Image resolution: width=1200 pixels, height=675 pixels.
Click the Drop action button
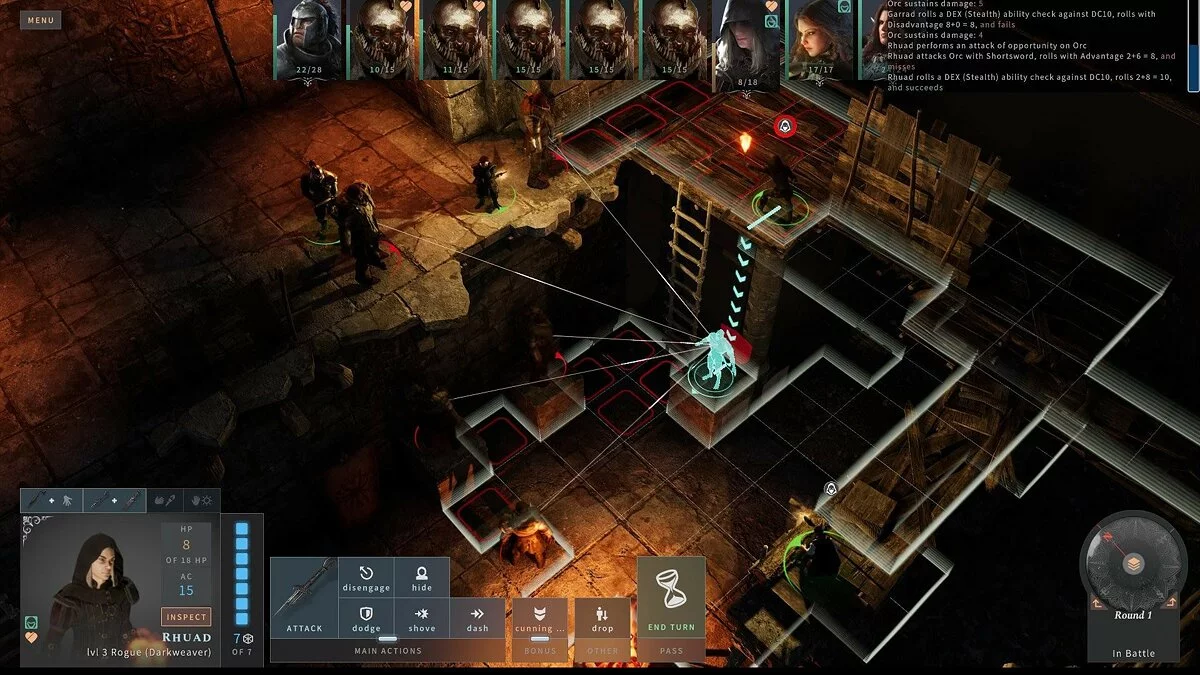[x=602, y=619]
